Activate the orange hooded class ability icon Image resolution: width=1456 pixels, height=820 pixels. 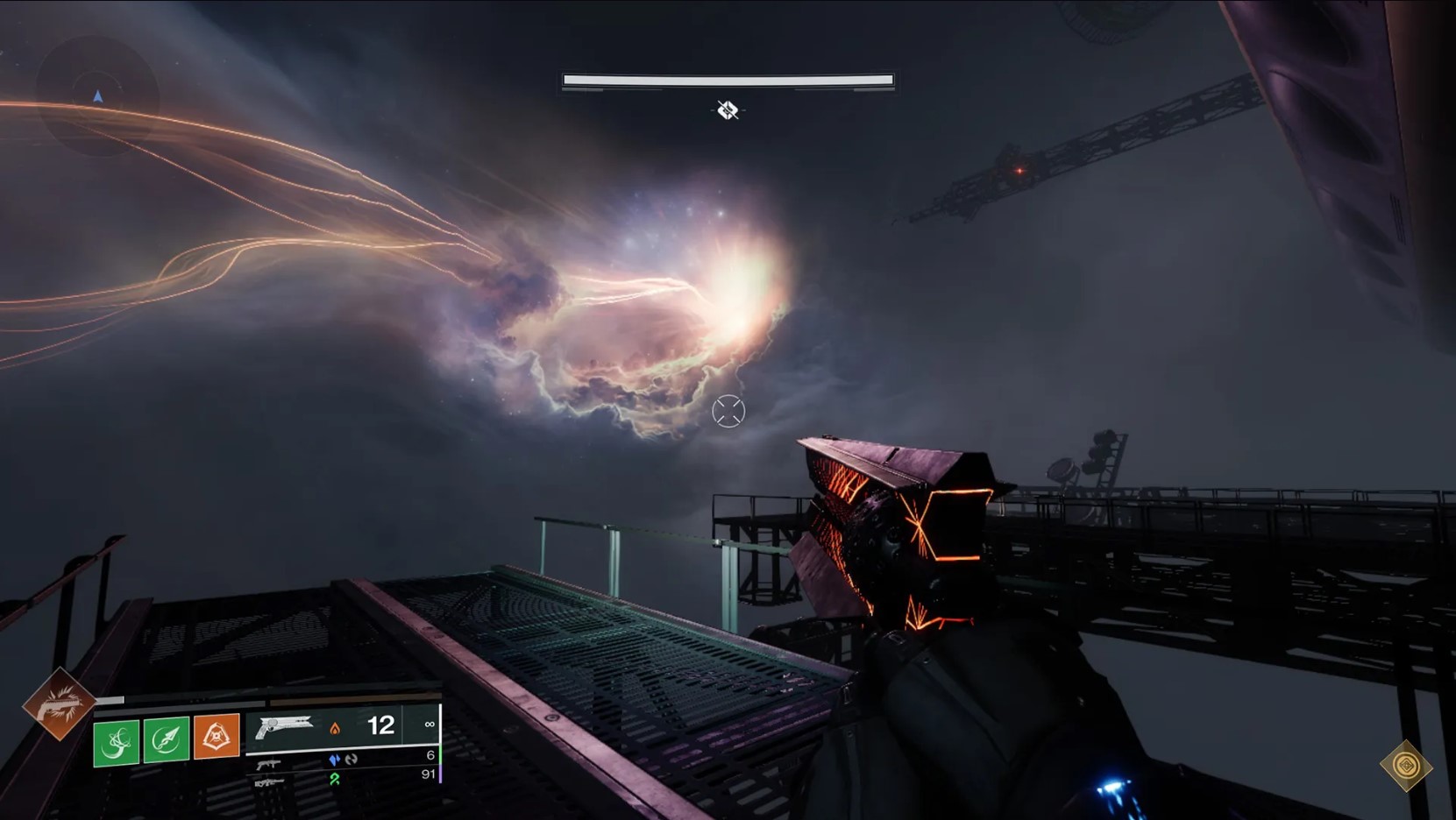(217, 736)
